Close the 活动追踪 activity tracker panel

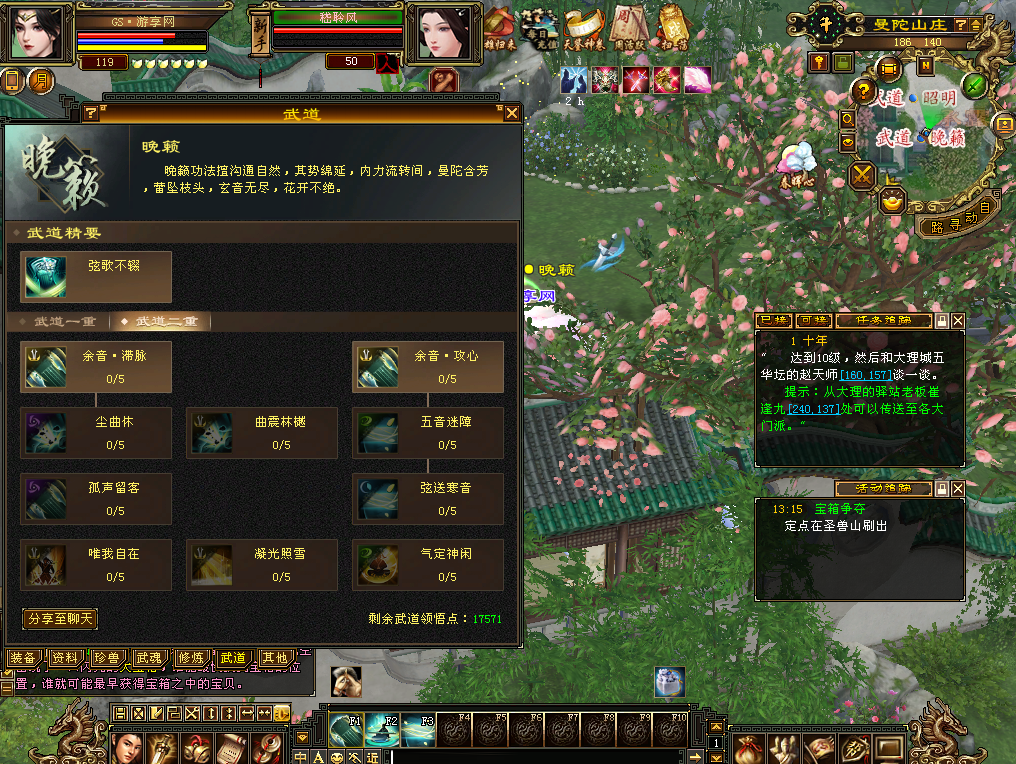[x=958, y=489]
